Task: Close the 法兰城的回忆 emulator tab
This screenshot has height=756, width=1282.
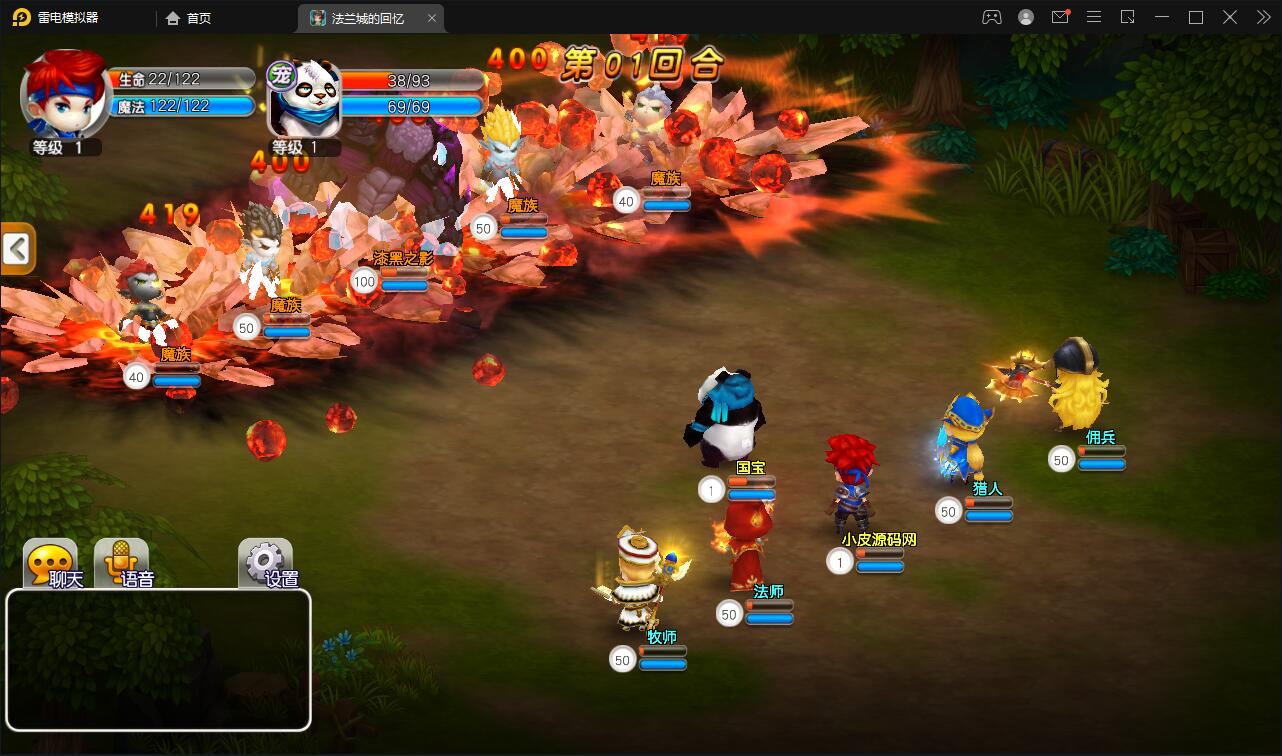Action: pos(432,18)
